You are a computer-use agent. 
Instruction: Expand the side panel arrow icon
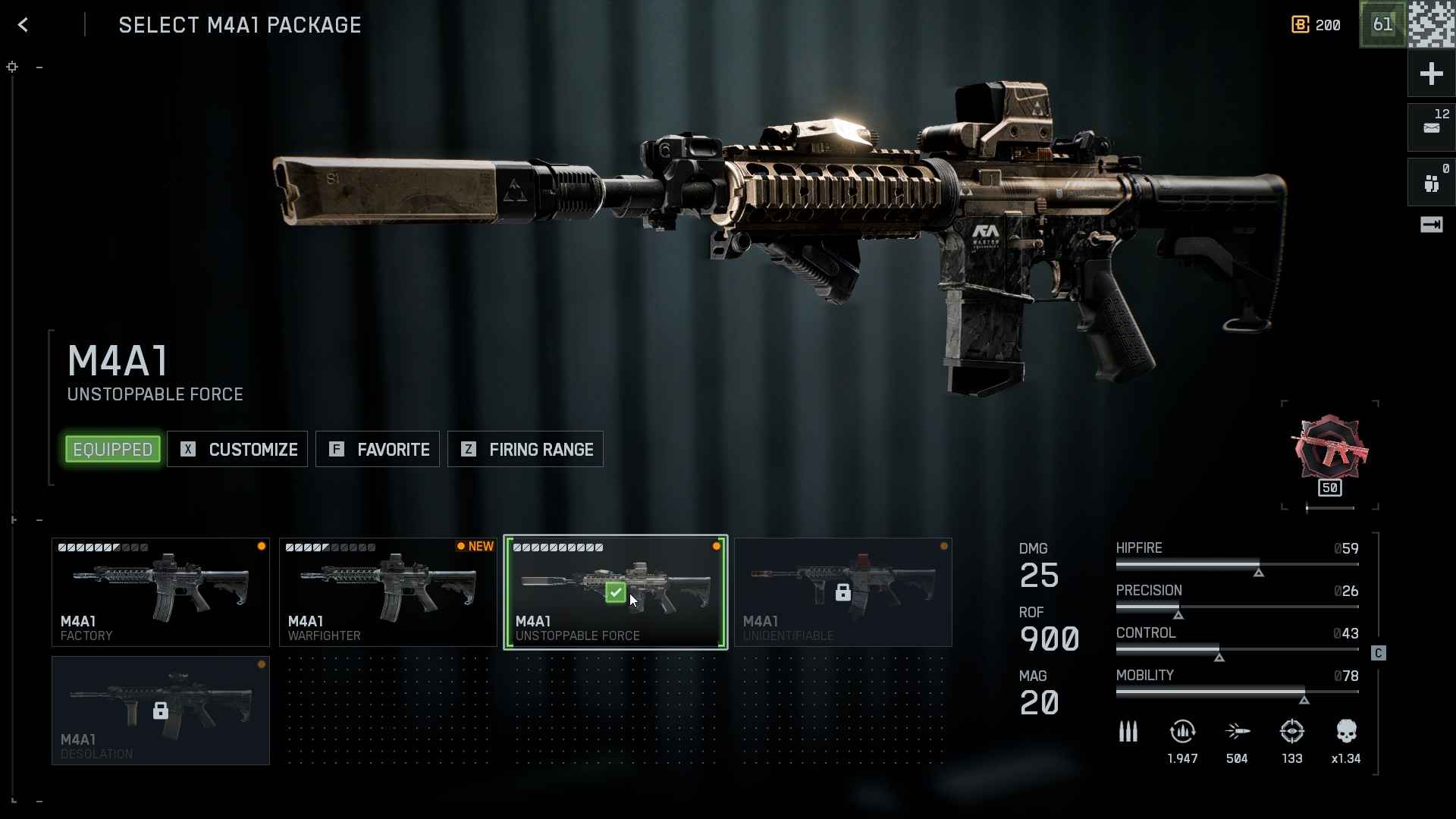[1431, 224]
